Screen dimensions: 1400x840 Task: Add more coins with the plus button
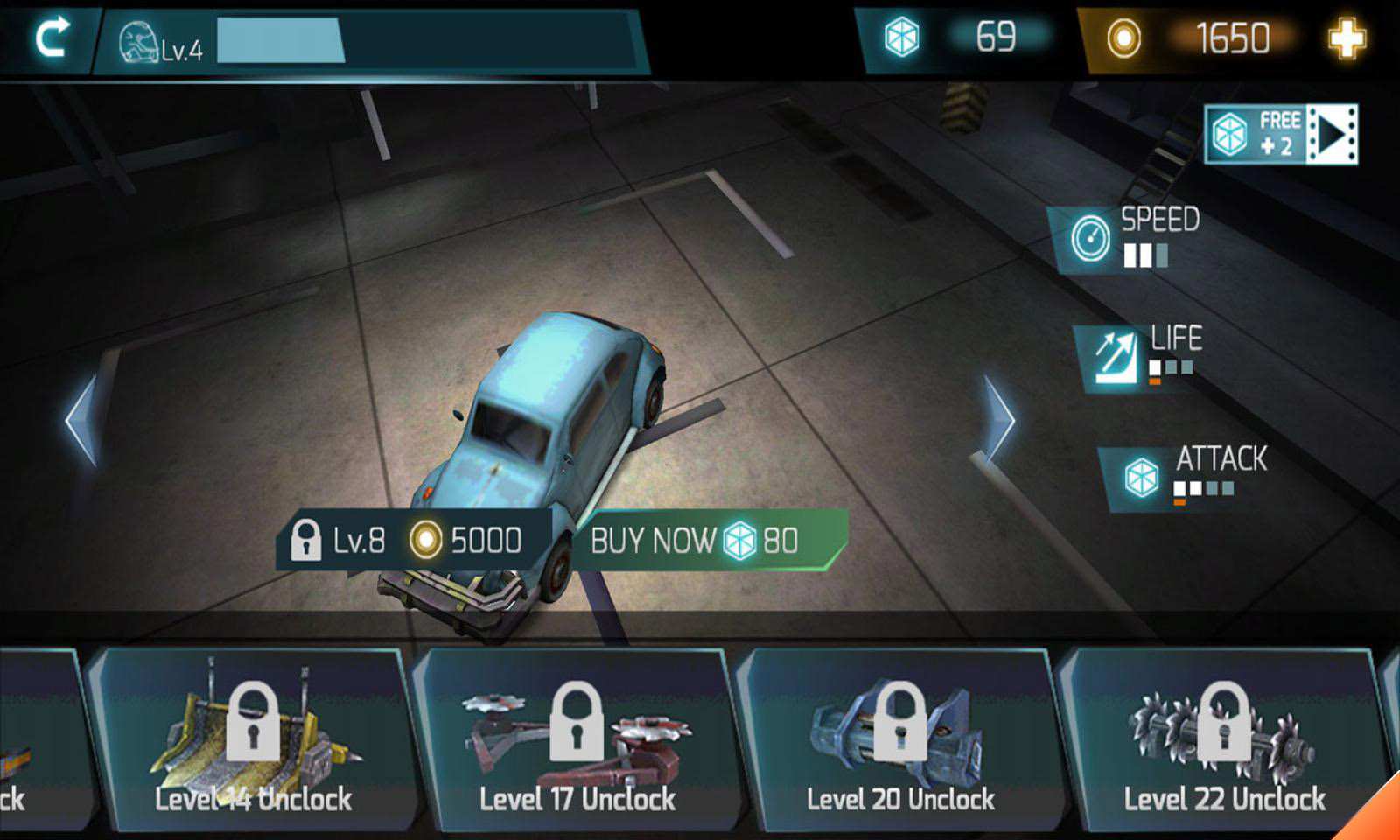tap(1346, 38)
